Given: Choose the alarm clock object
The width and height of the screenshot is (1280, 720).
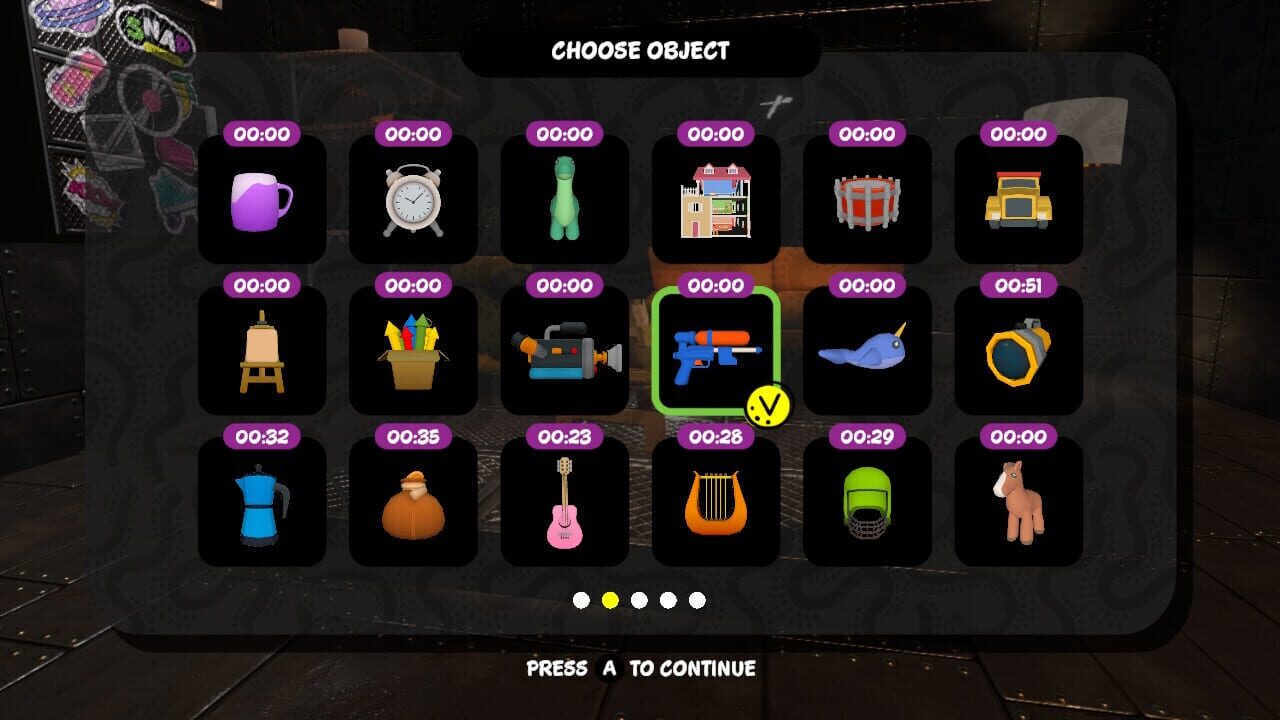Looking at the screenshot, I should point(413,200).
